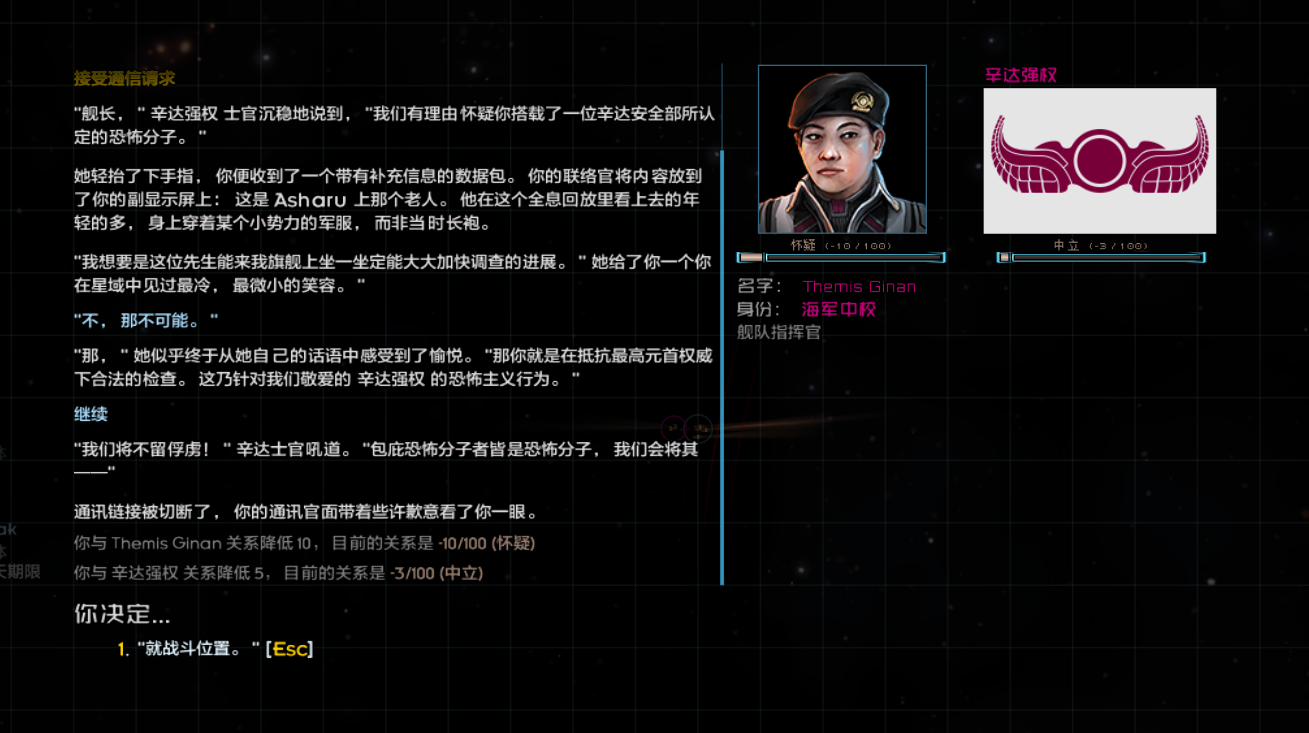Click the gray-circled ship icon near the divider

coord(699,427)
